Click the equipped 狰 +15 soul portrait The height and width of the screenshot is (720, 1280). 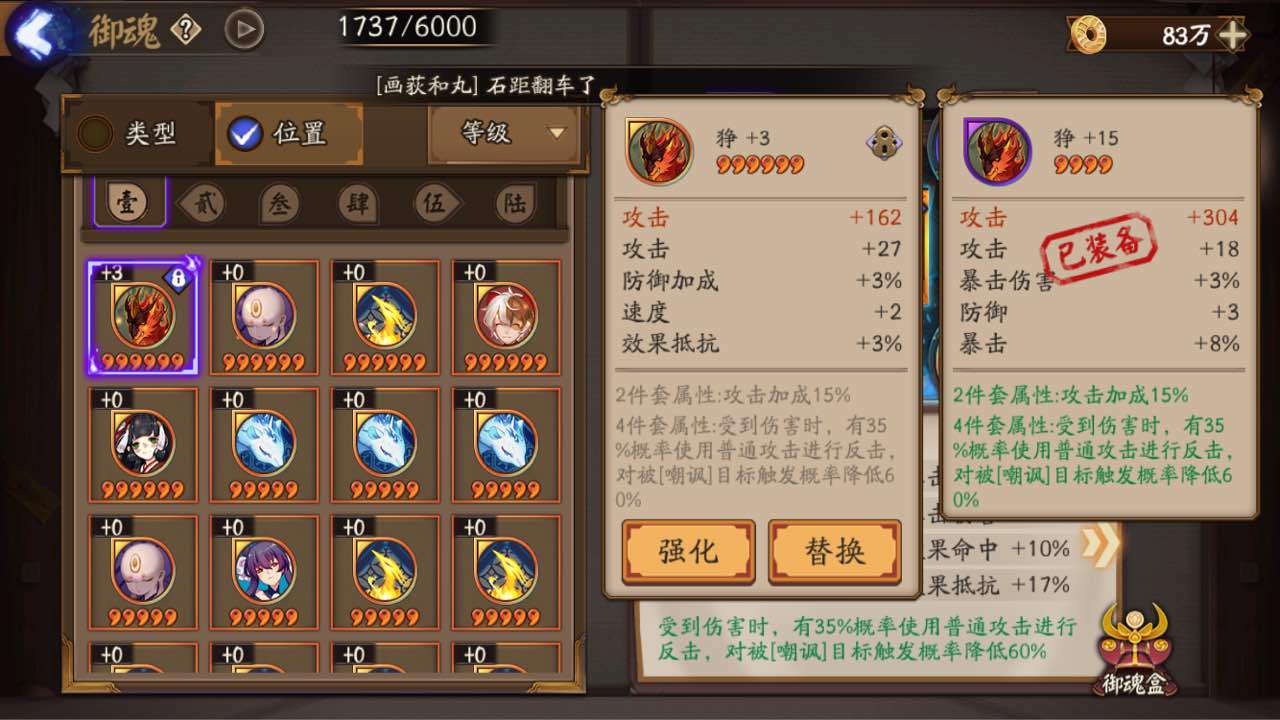(995, 151)
